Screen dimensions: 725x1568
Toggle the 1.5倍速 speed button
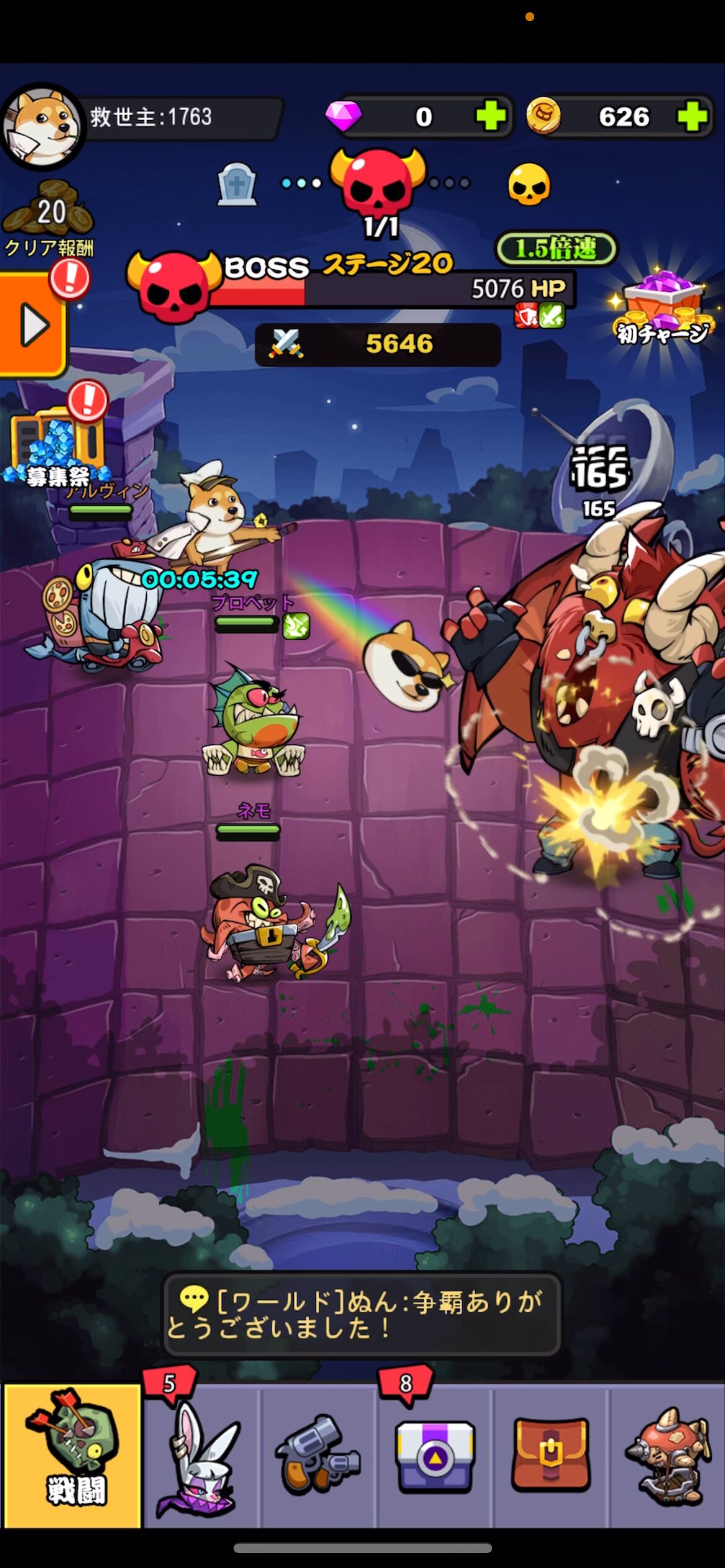[x=556, y=249]
